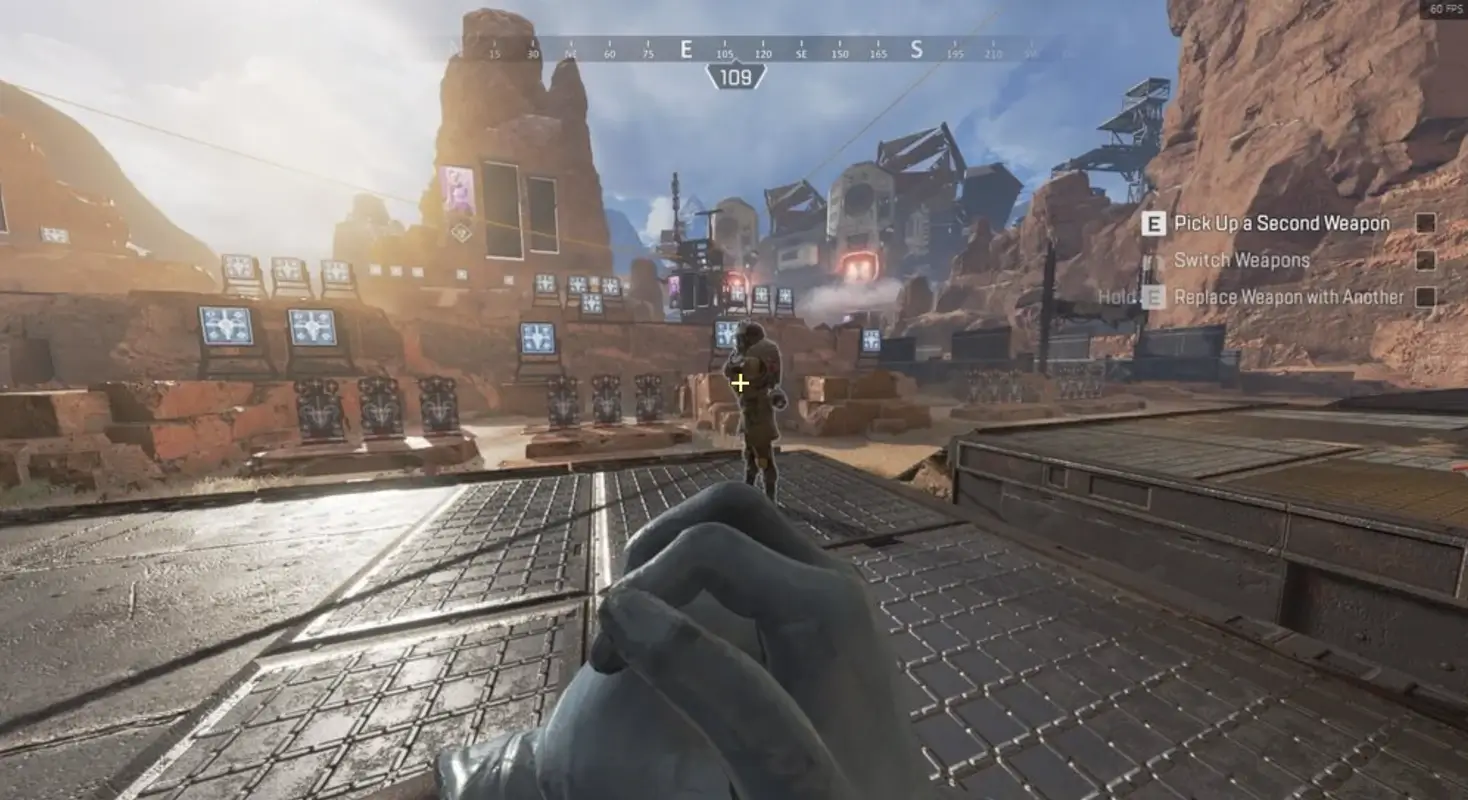Image resolution: width=1468 pixels, height=800 pixels.
Task: Click the Switch Weapons objective label
Action: point(1242,259)
